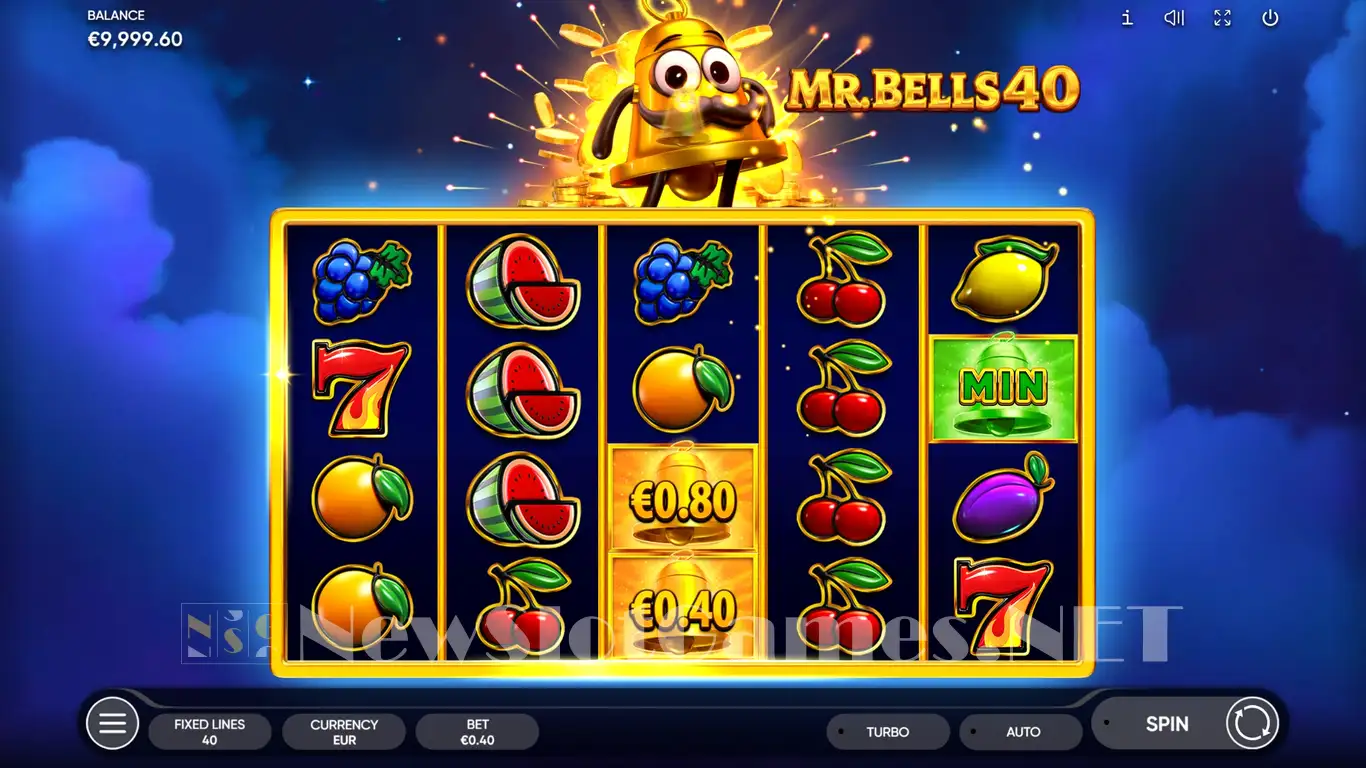This screenshot has width=1366, height=768.
Task: Toggle Turbo spin mode
Action: click(887, 732)
